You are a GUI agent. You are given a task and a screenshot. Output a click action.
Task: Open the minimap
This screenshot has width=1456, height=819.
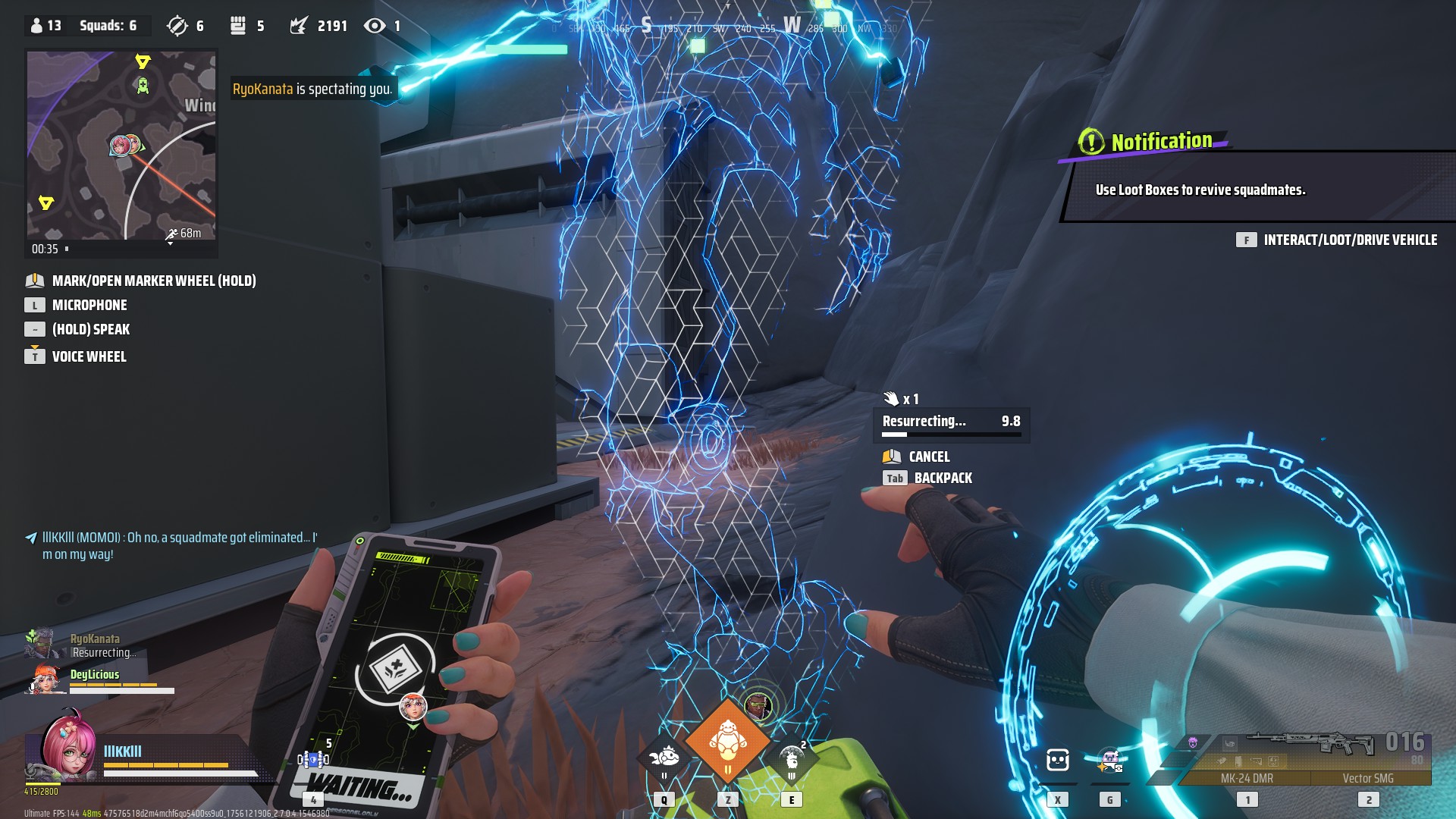pyautogui.click(x=121, y=146)
